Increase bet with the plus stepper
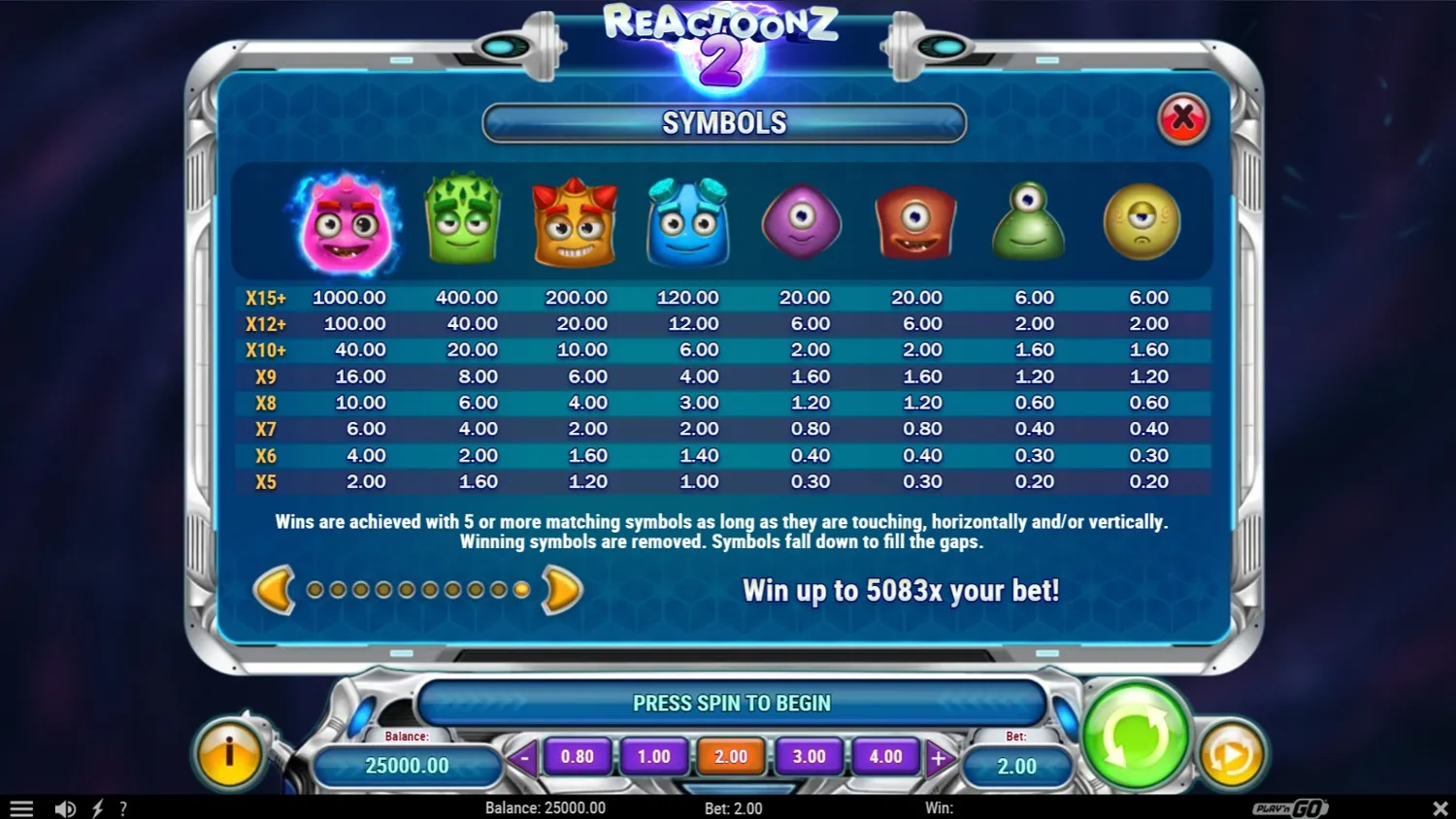Viewport: 1456px width, 819px height. [939, 757]
